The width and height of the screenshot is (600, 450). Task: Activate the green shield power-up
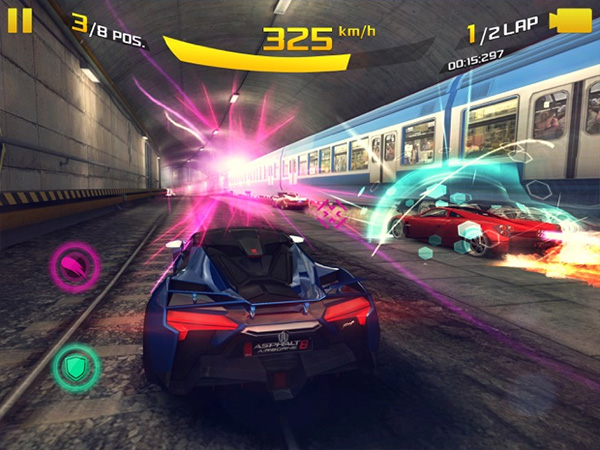click(x=75, y=365)
